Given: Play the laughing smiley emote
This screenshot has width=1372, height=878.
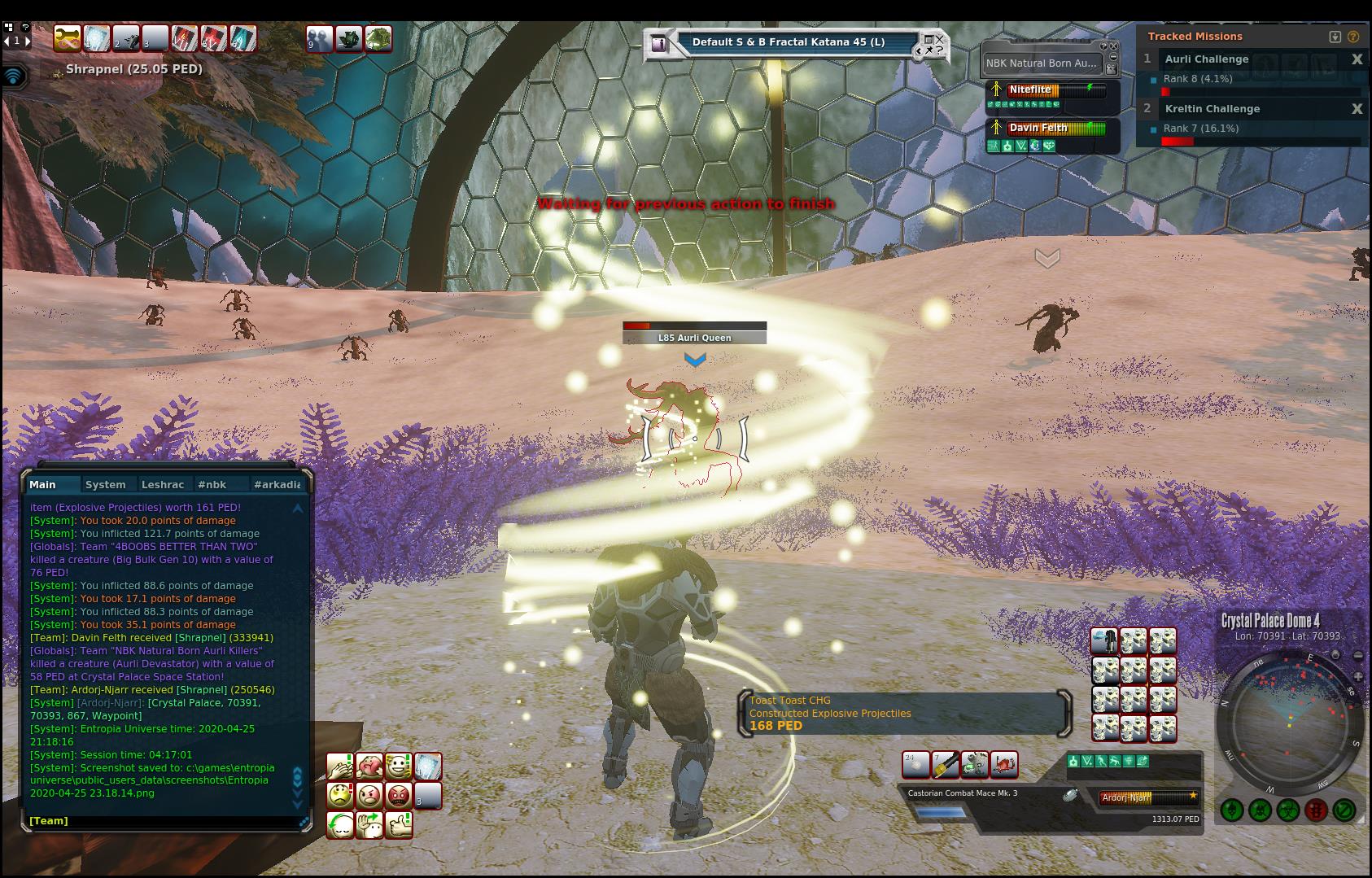Looking at the screenshot, I should pyautogui.click(x=399, y=767).
